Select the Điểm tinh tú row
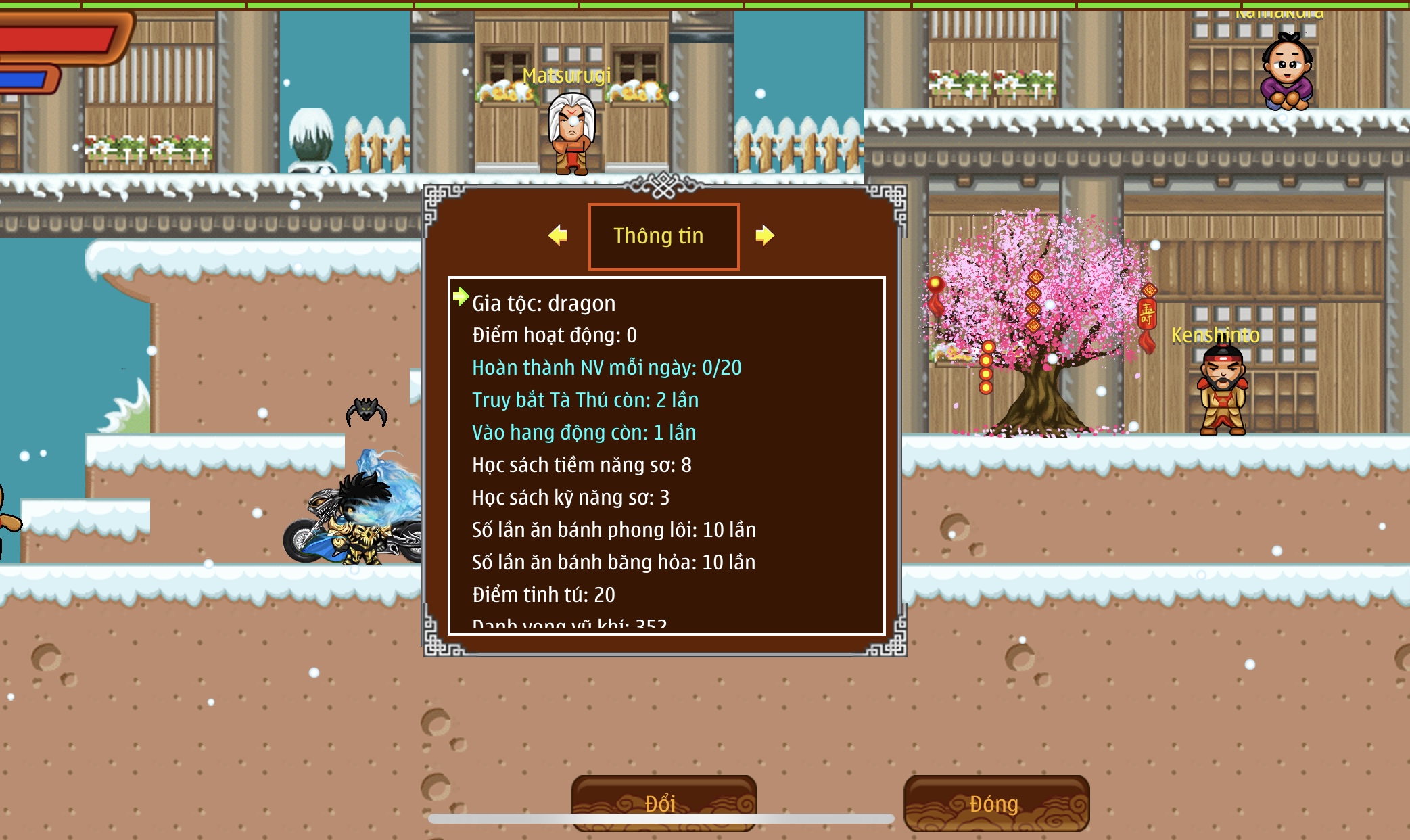The width and height of the screenshot is (1410, 840). [543, 595]
